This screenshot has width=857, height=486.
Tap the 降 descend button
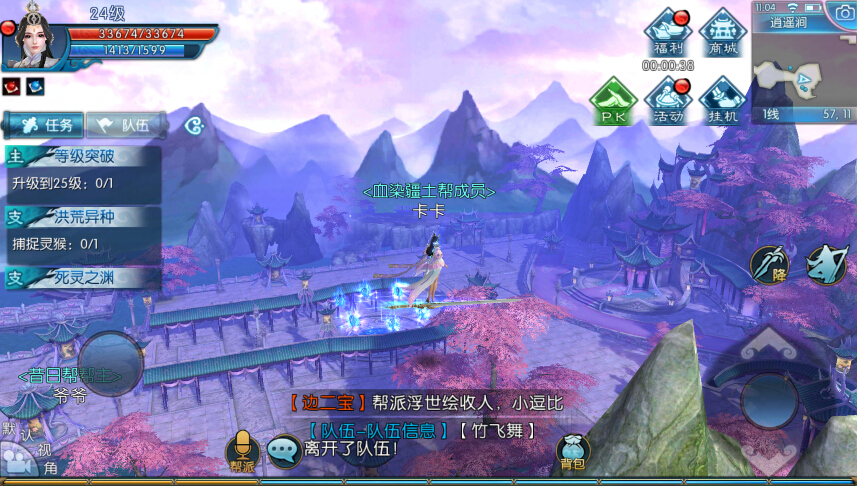tap(769, 265)
